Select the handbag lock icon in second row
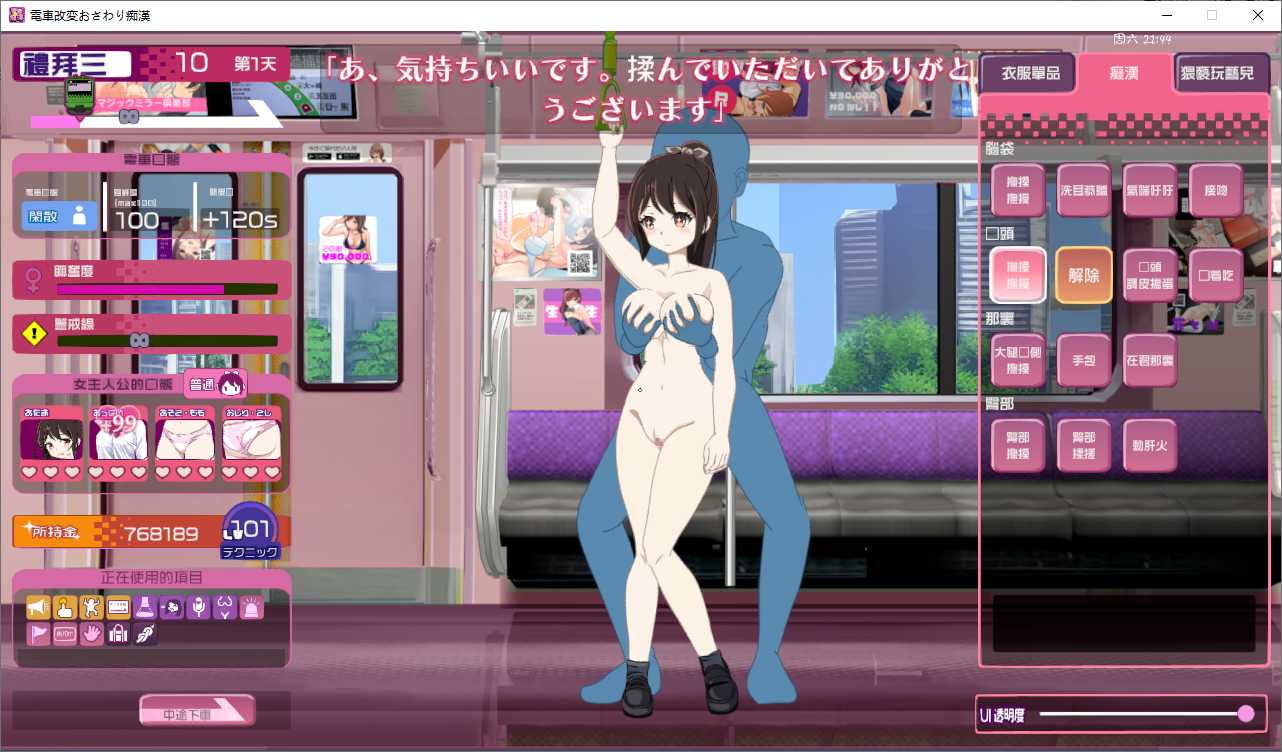The height and width of the screenshot is (752, 1282). coord(117,633)
